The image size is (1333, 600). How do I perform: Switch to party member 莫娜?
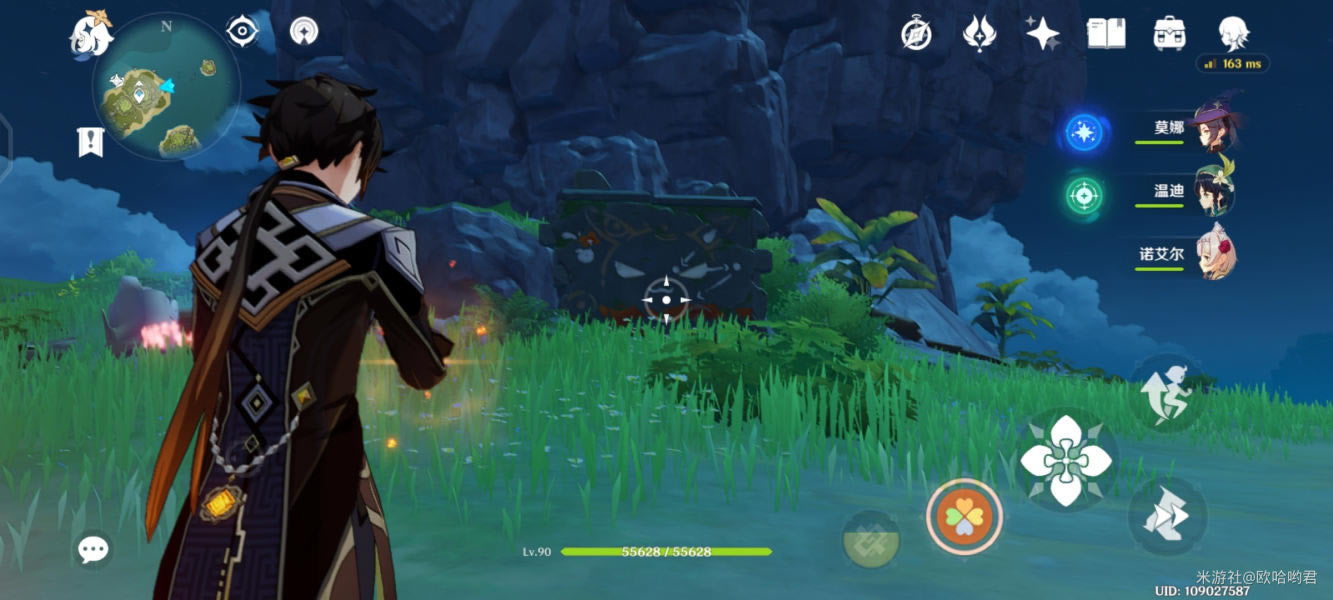point(1215,130)
